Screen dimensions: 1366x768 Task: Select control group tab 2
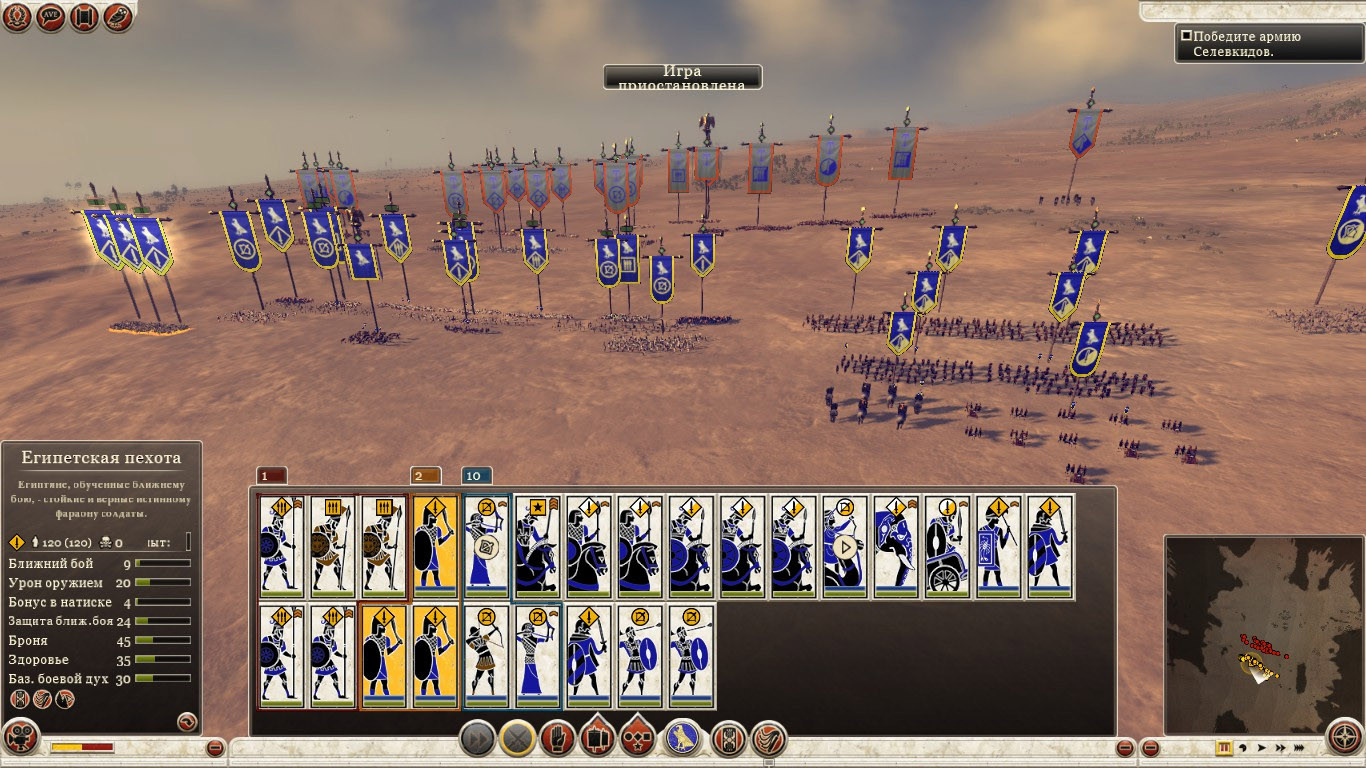(425, 476)
